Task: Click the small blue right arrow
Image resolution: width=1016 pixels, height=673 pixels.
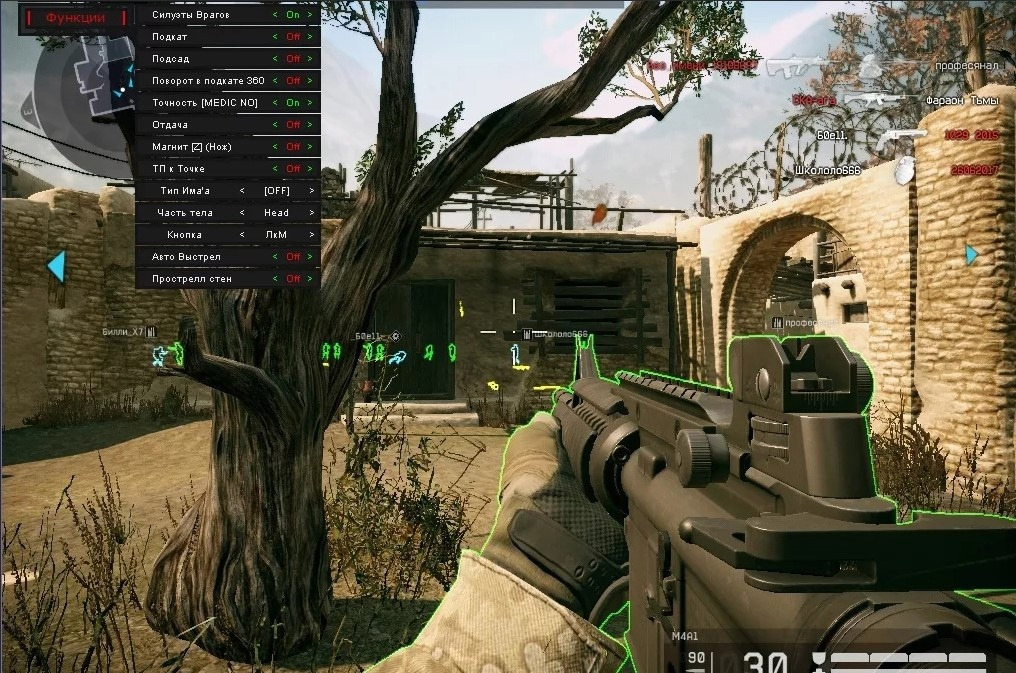Action: (971, 255)
